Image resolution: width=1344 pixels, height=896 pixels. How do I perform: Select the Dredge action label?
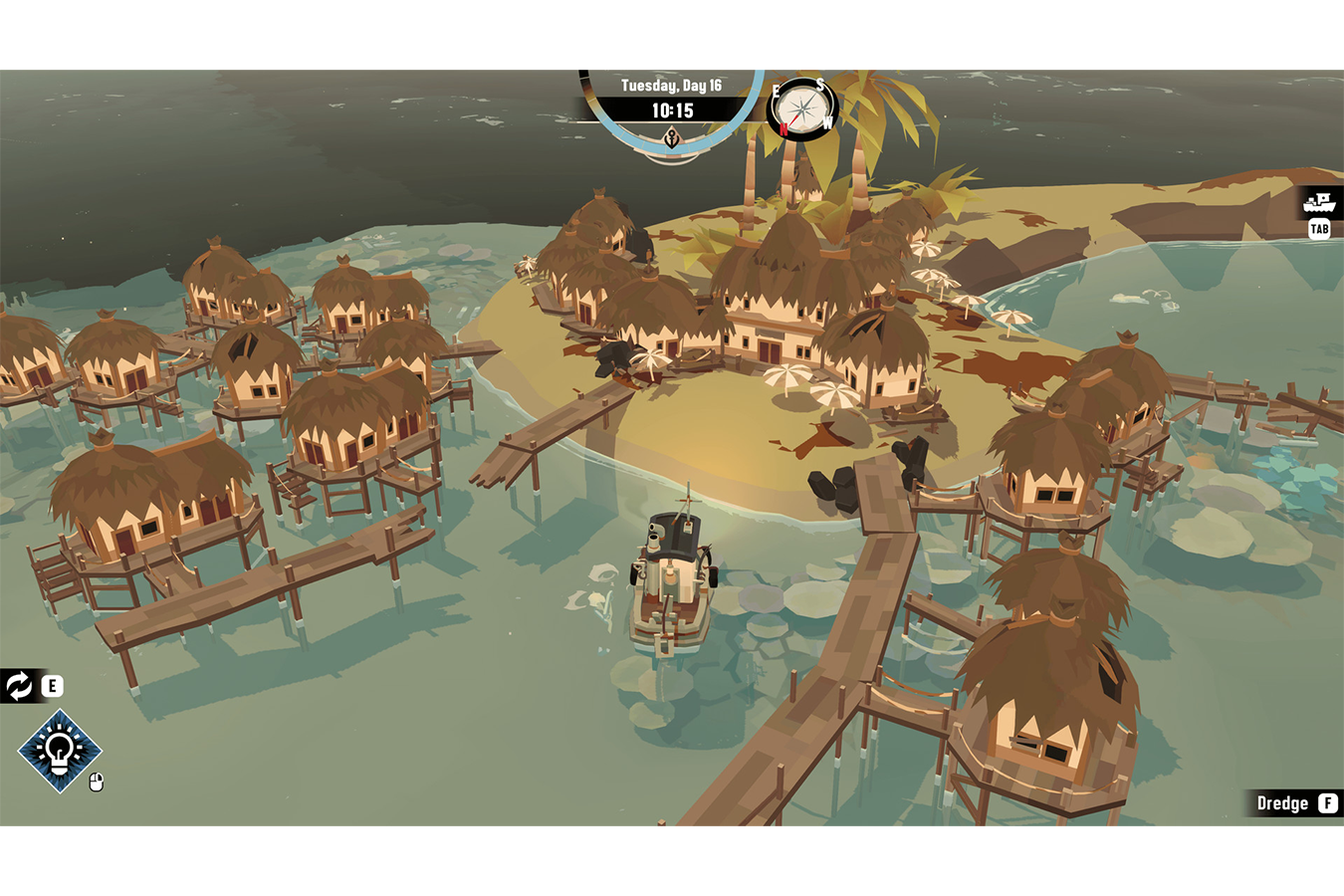pos(1282,803)
